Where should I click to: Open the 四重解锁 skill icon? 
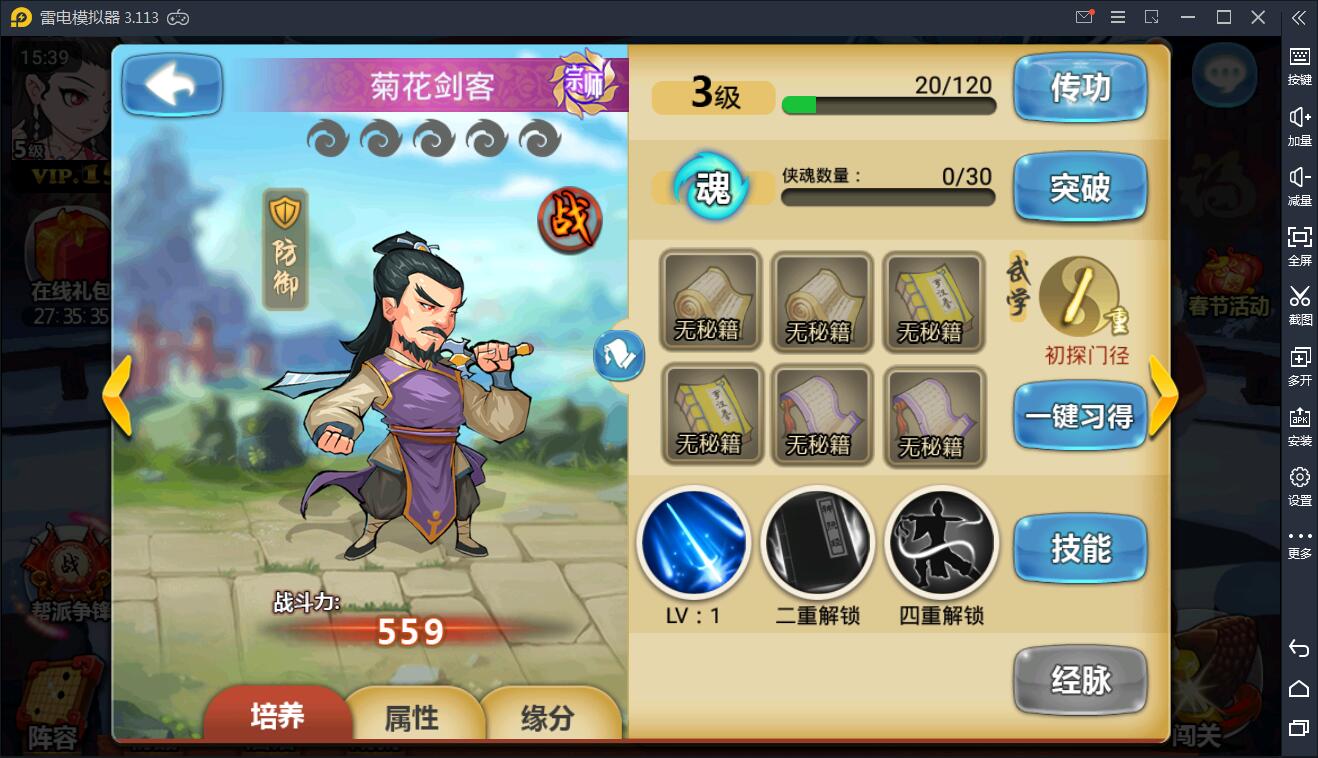click(940, 541)
